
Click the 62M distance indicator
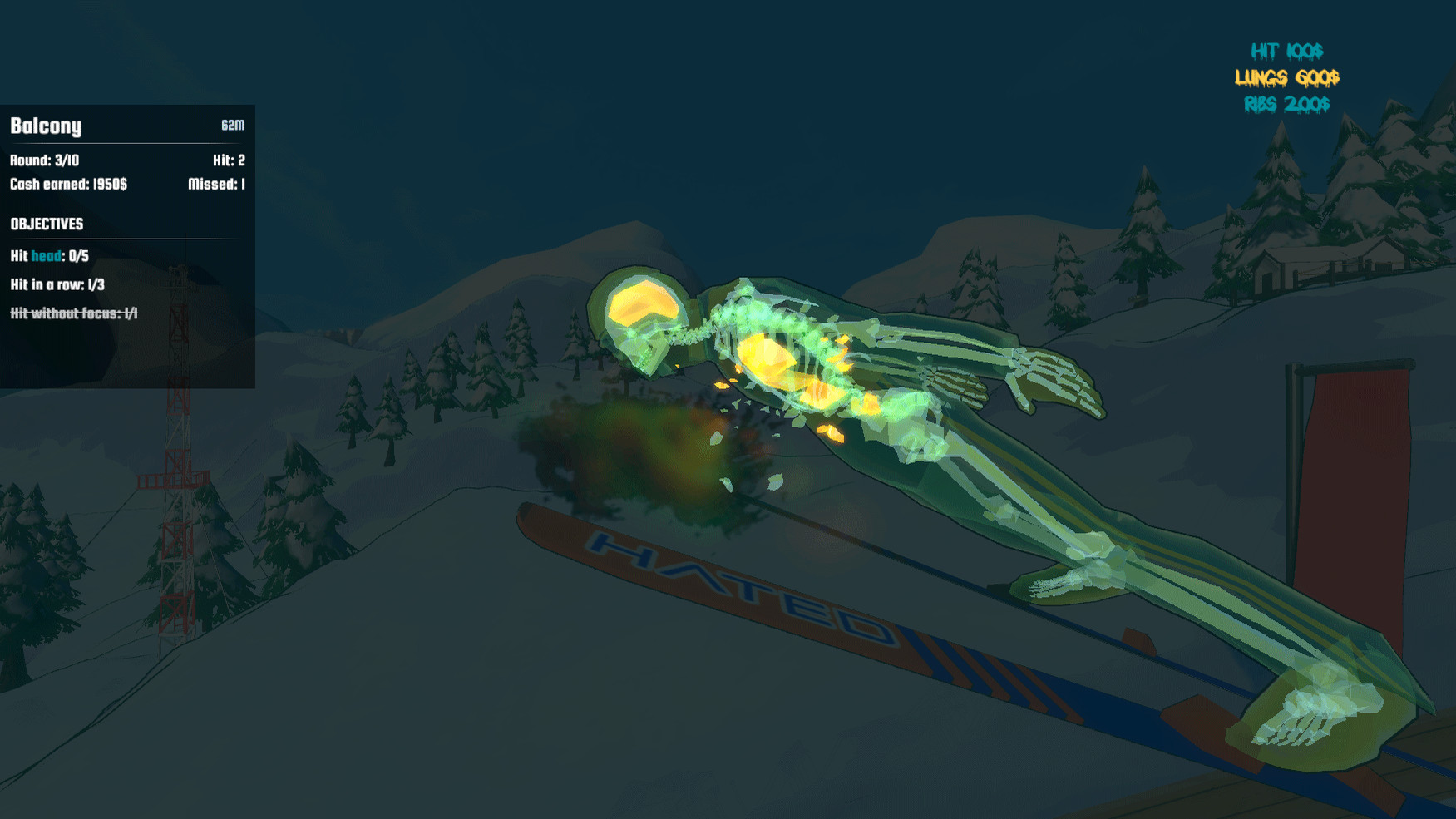click(232, 126)
